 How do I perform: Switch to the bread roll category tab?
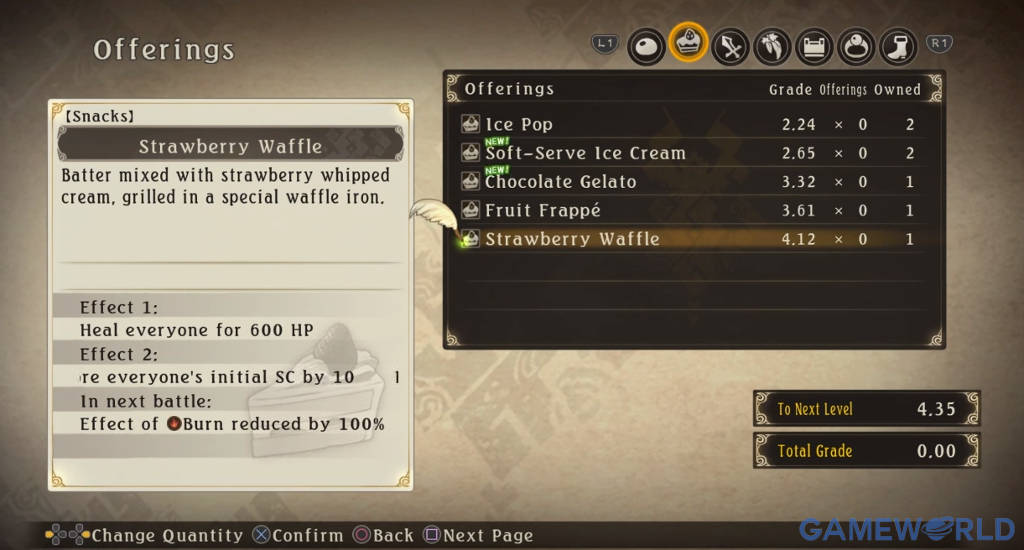(x=647, y=45)
